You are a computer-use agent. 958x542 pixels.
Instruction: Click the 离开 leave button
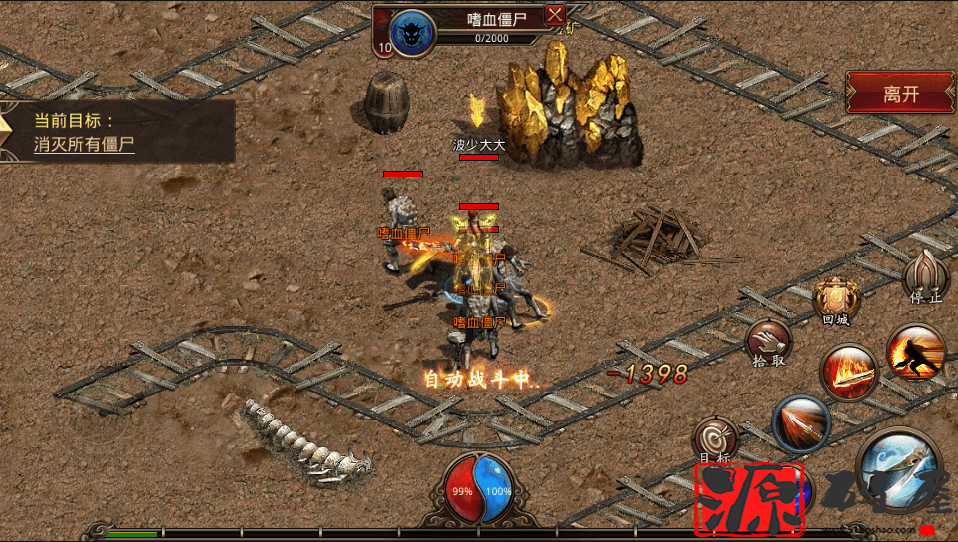900,94
